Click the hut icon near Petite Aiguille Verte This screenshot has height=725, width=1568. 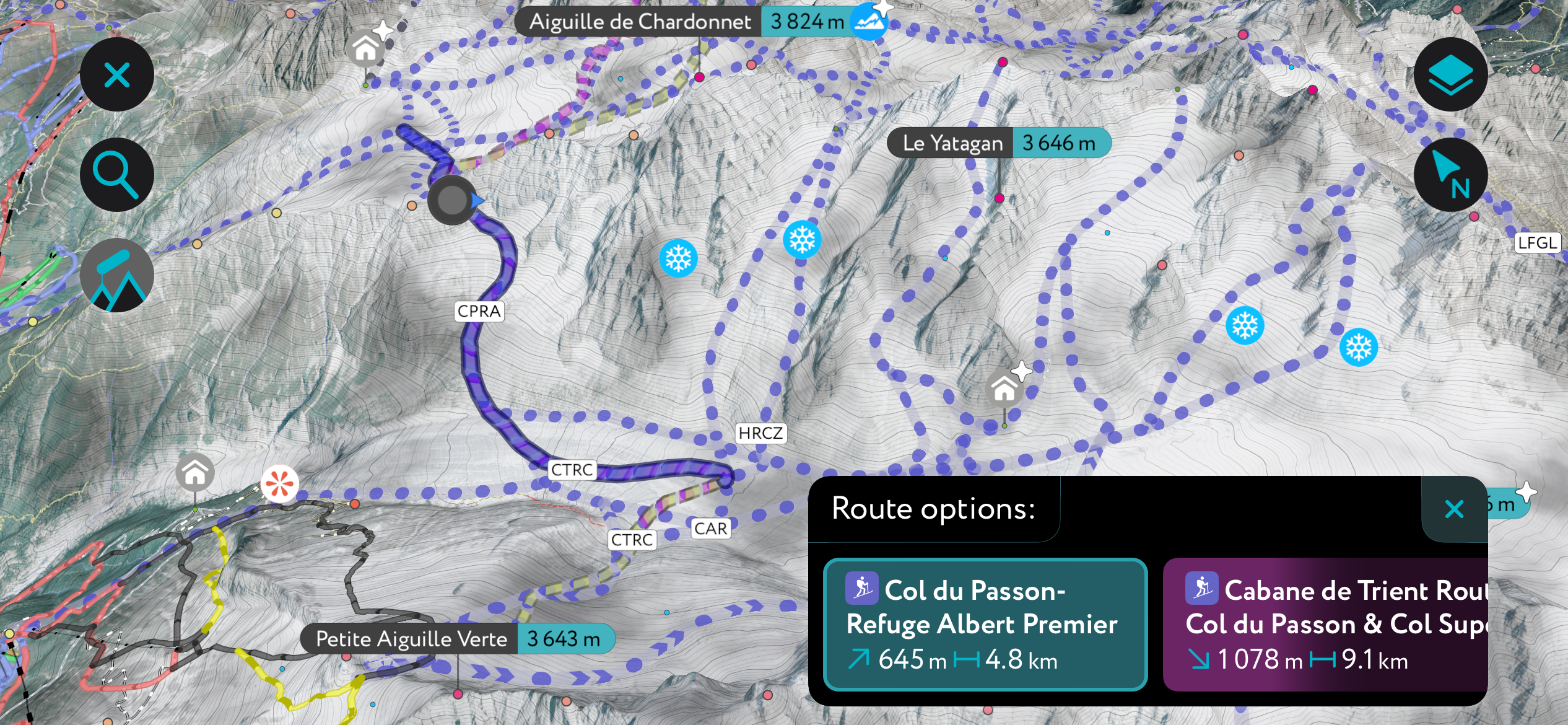coord(194,473)
